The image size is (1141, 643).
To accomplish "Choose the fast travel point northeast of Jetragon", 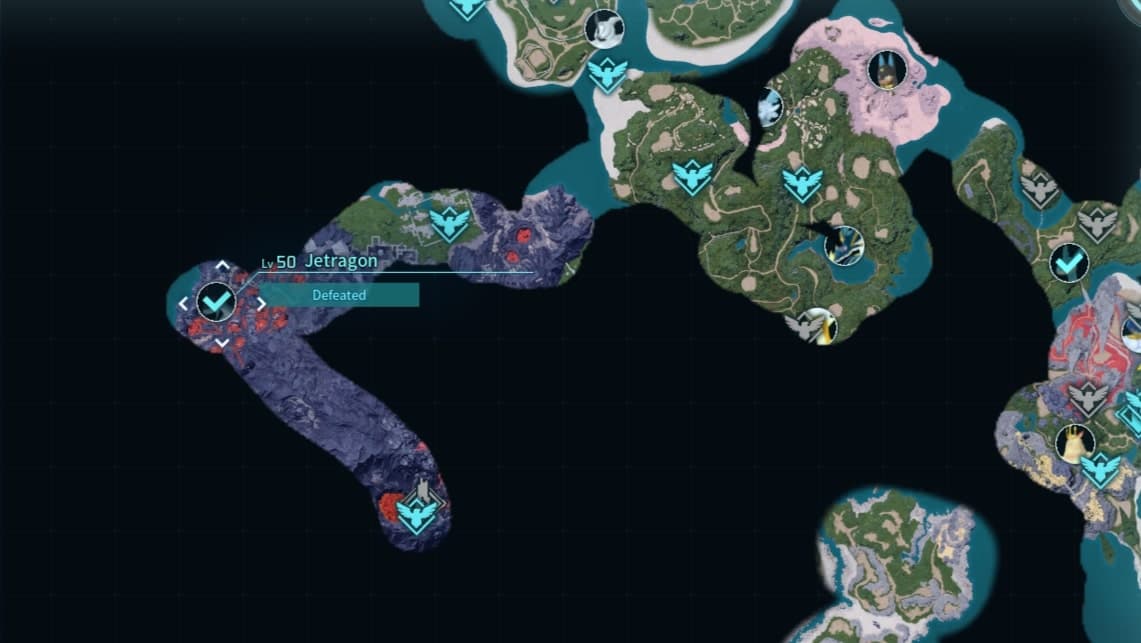I will pos(450,224).
